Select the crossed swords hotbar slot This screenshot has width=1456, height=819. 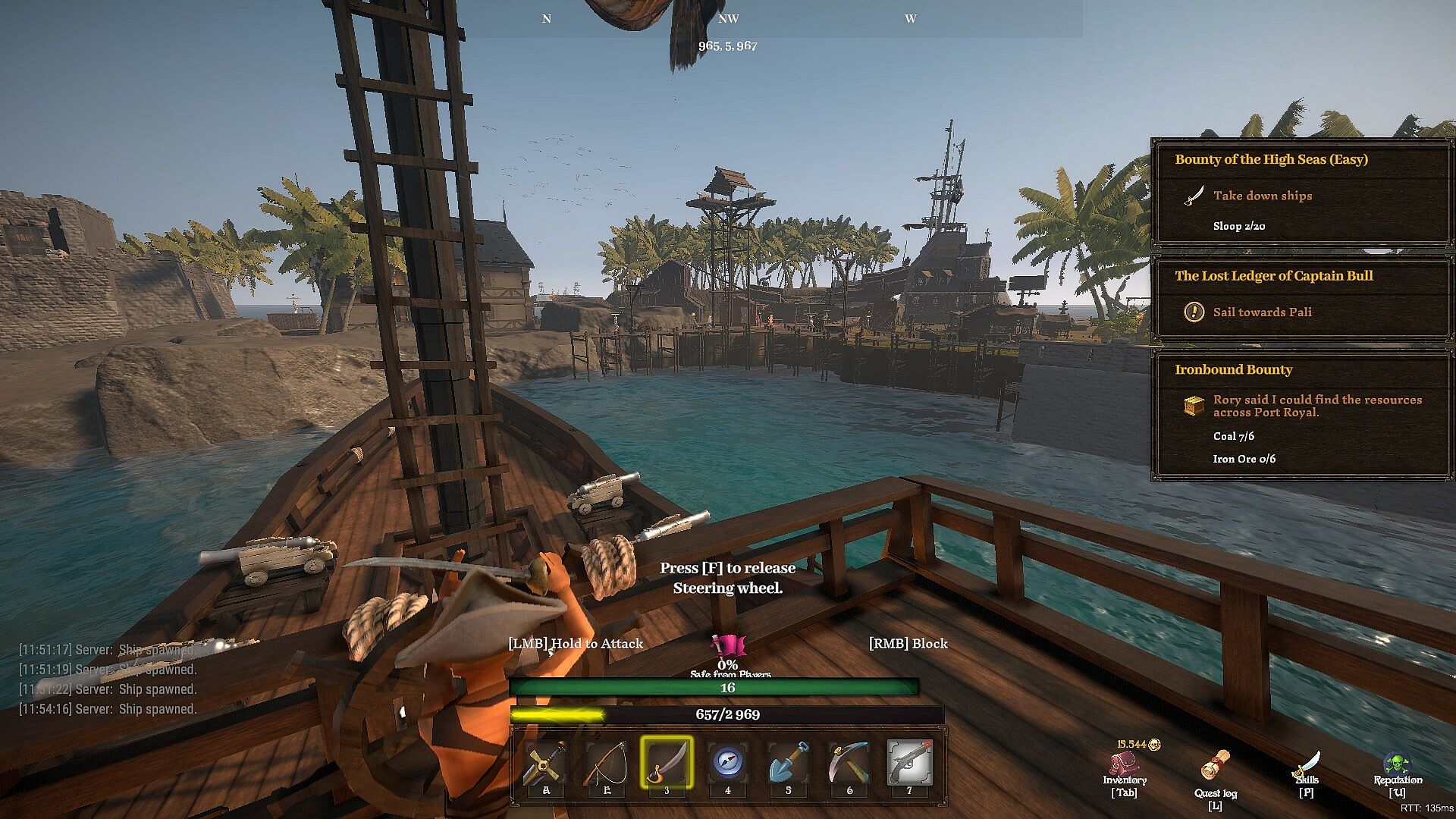point(545,762)
